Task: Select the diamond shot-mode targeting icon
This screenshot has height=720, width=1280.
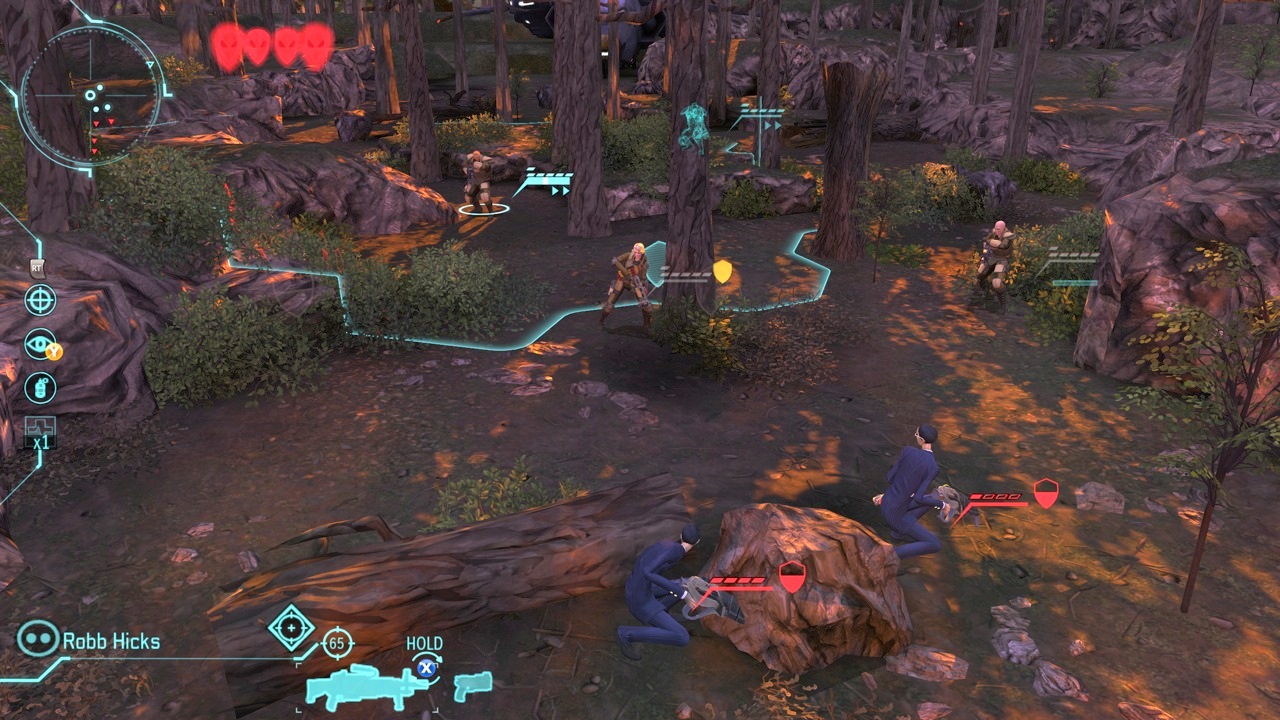Action: click(x=291, y=628)
